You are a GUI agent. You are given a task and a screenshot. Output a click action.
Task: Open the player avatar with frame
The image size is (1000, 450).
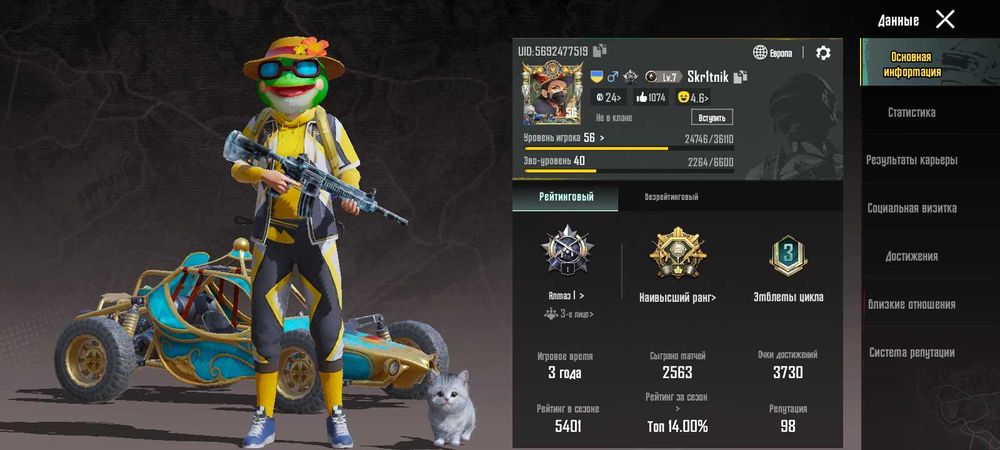coord(551,94)
